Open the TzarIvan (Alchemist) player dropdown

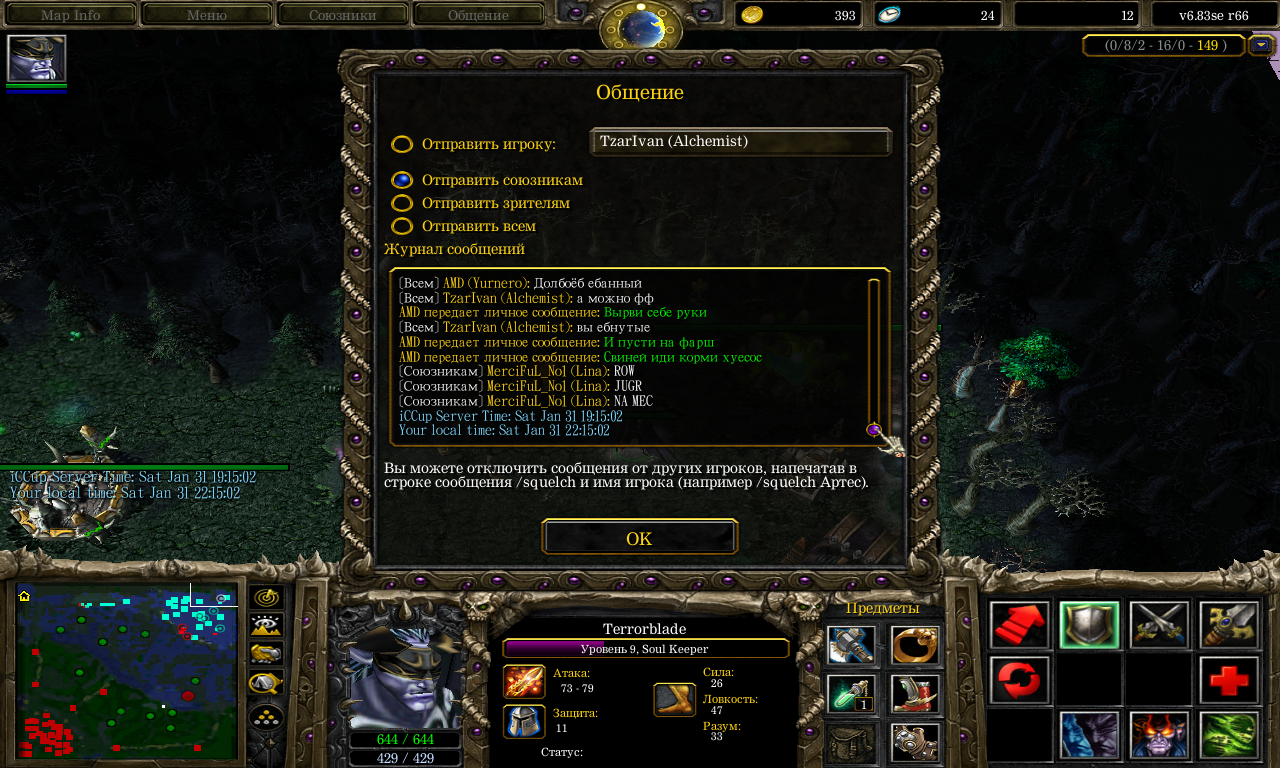point(740,142)
